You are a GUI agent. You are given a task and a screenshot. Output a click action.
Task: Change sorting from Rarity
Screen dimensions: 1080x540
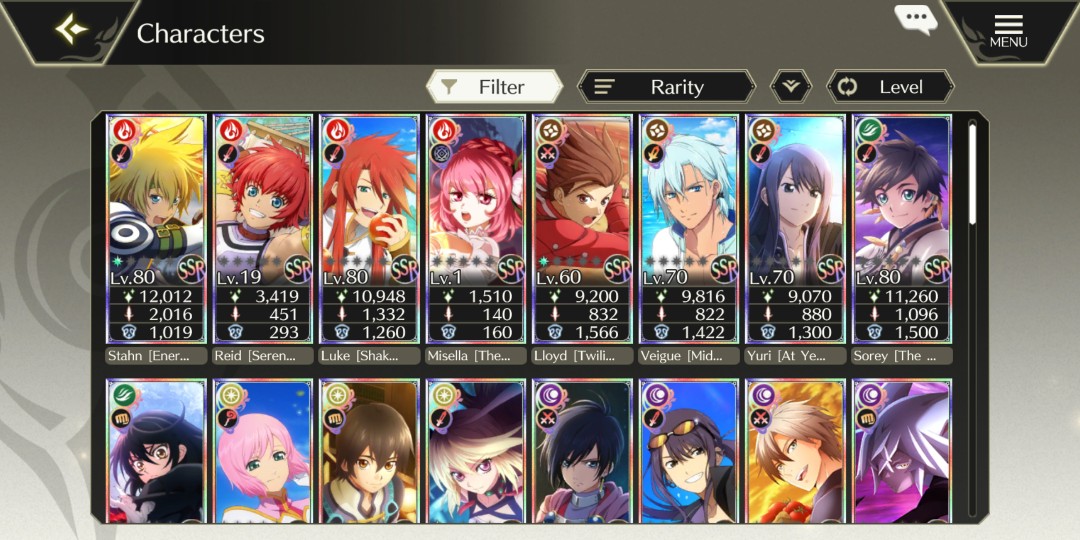tap(666, 87)
